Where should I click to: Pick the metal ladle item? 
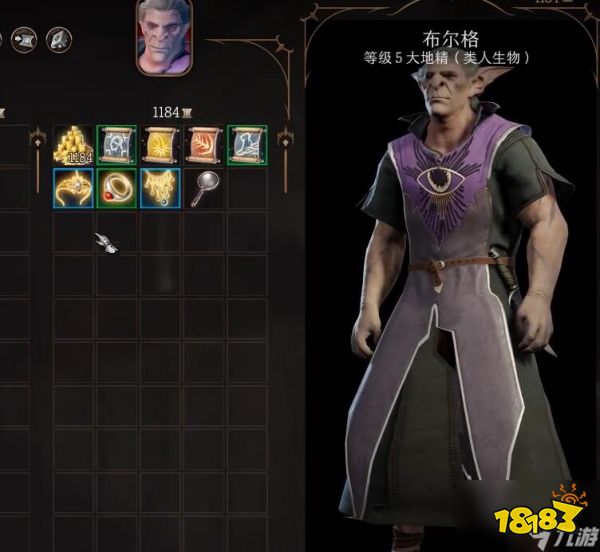click(201, 188)
